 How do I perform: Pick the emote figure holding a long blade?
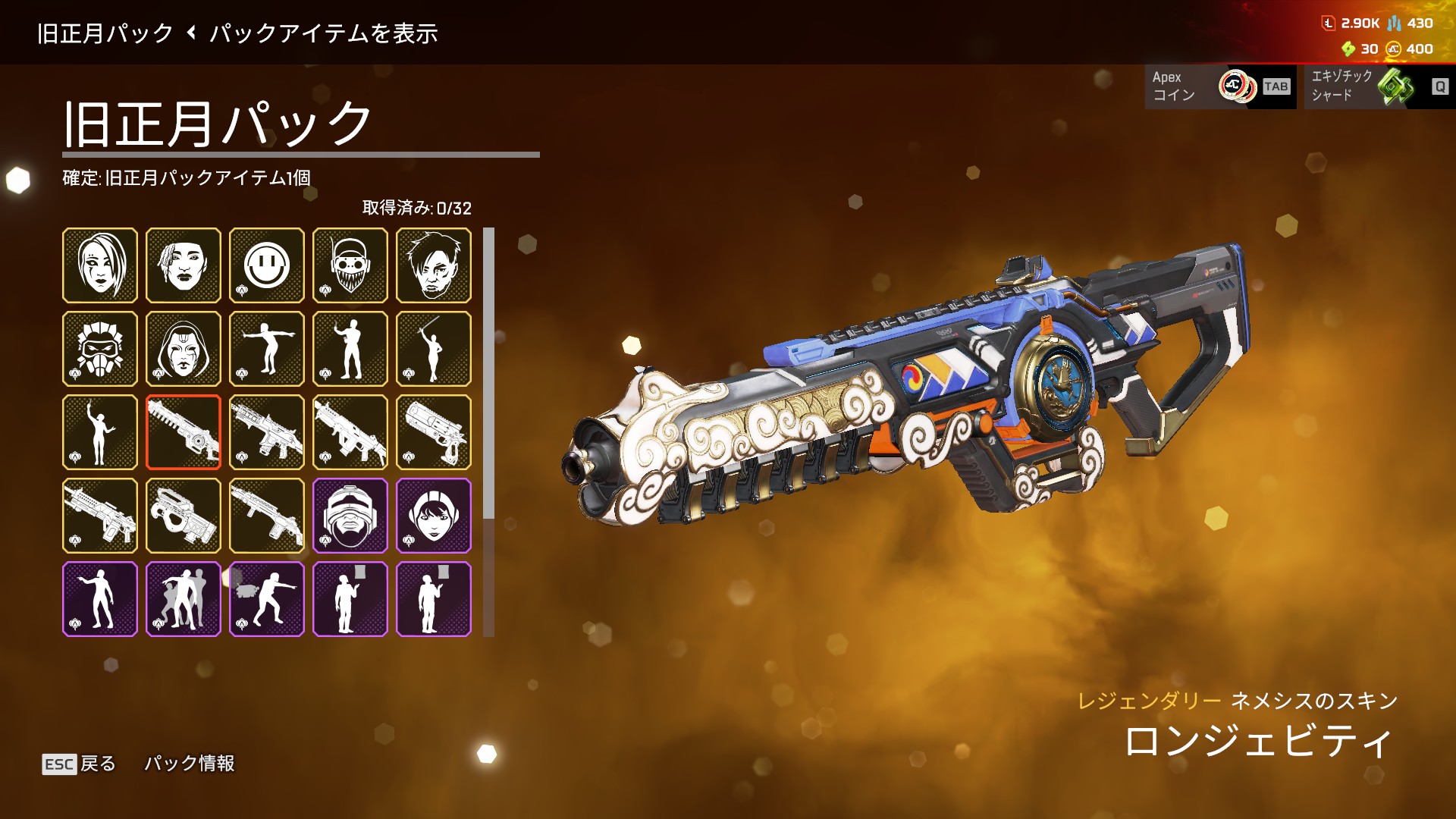click(x=434, y=349)
